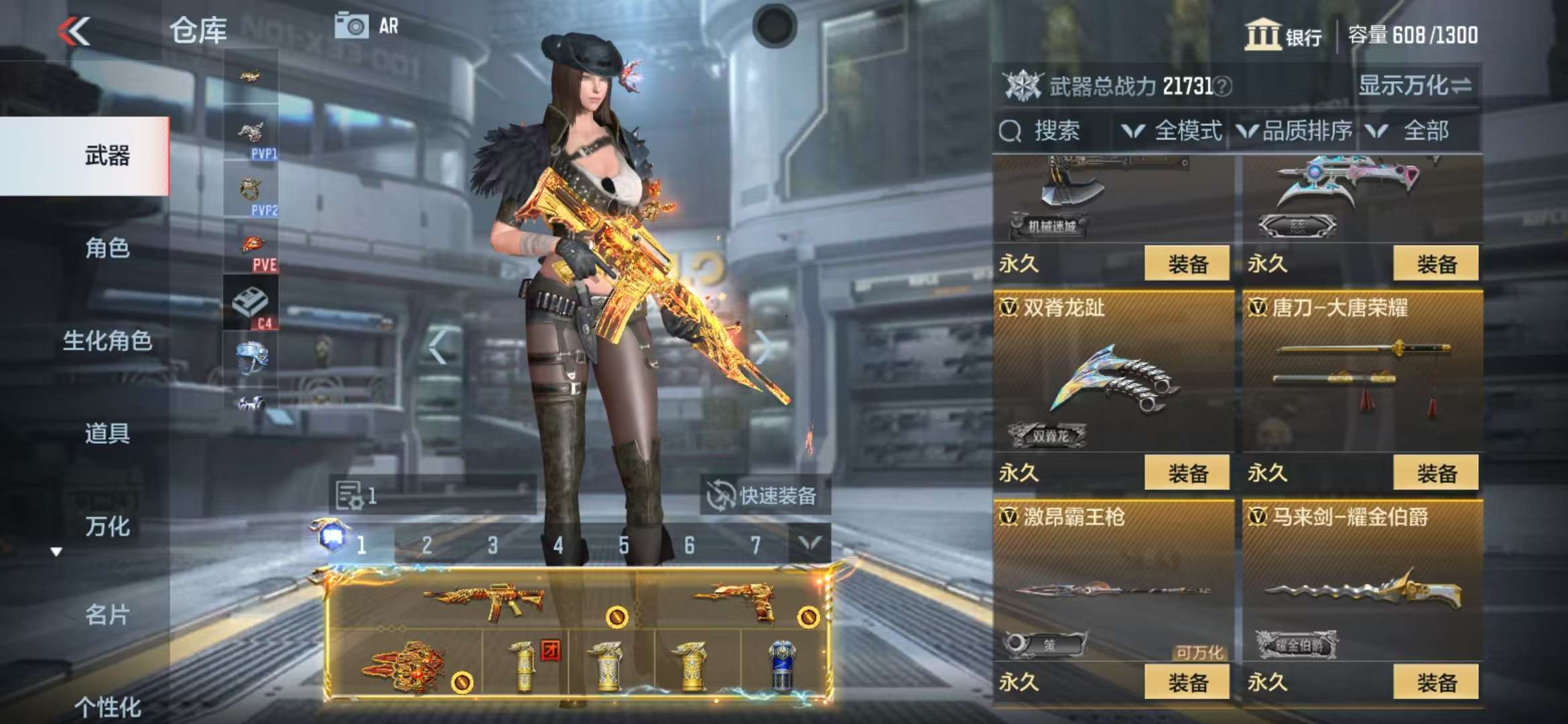The width and height of the screenshot is (1568, 724).
Task: Select the 万化 tab
Action: tap(107, 526)
